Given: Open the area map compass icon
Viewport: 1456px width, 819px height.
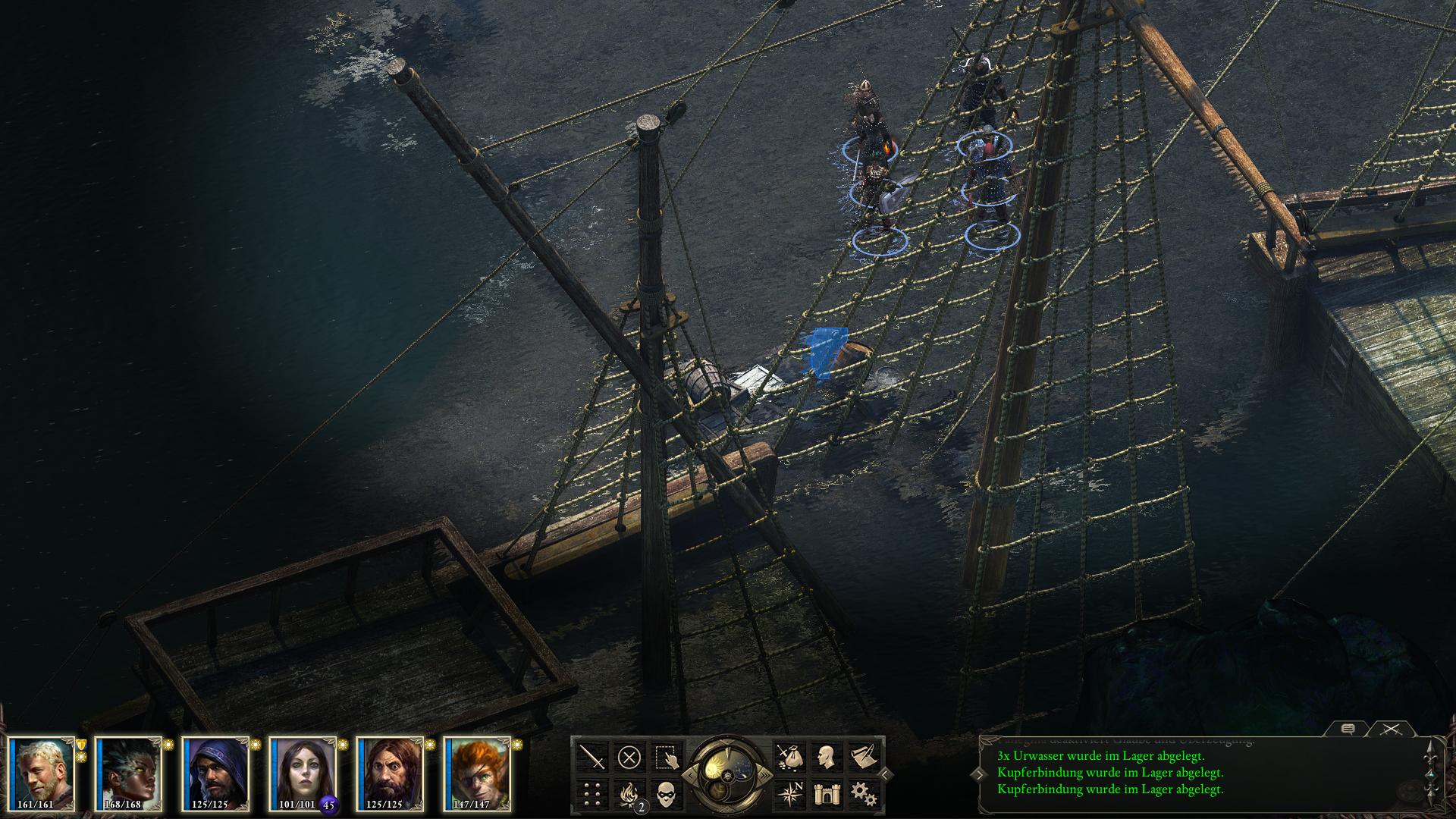Looking at the screenshot, I should coord(789,793).
